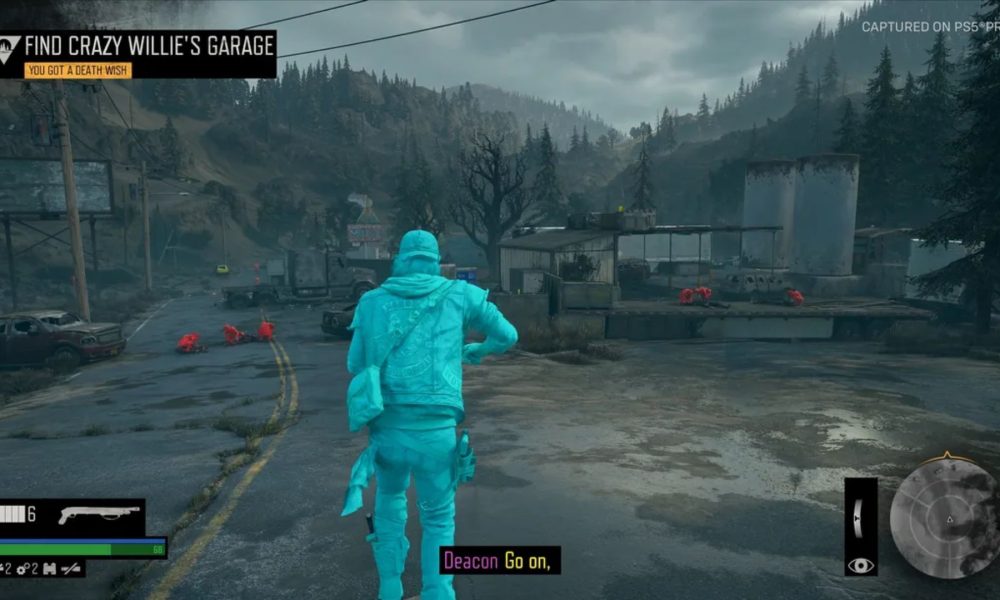Open the Find Crazy Willie's Garage objective tracker

tap(149, 45)
